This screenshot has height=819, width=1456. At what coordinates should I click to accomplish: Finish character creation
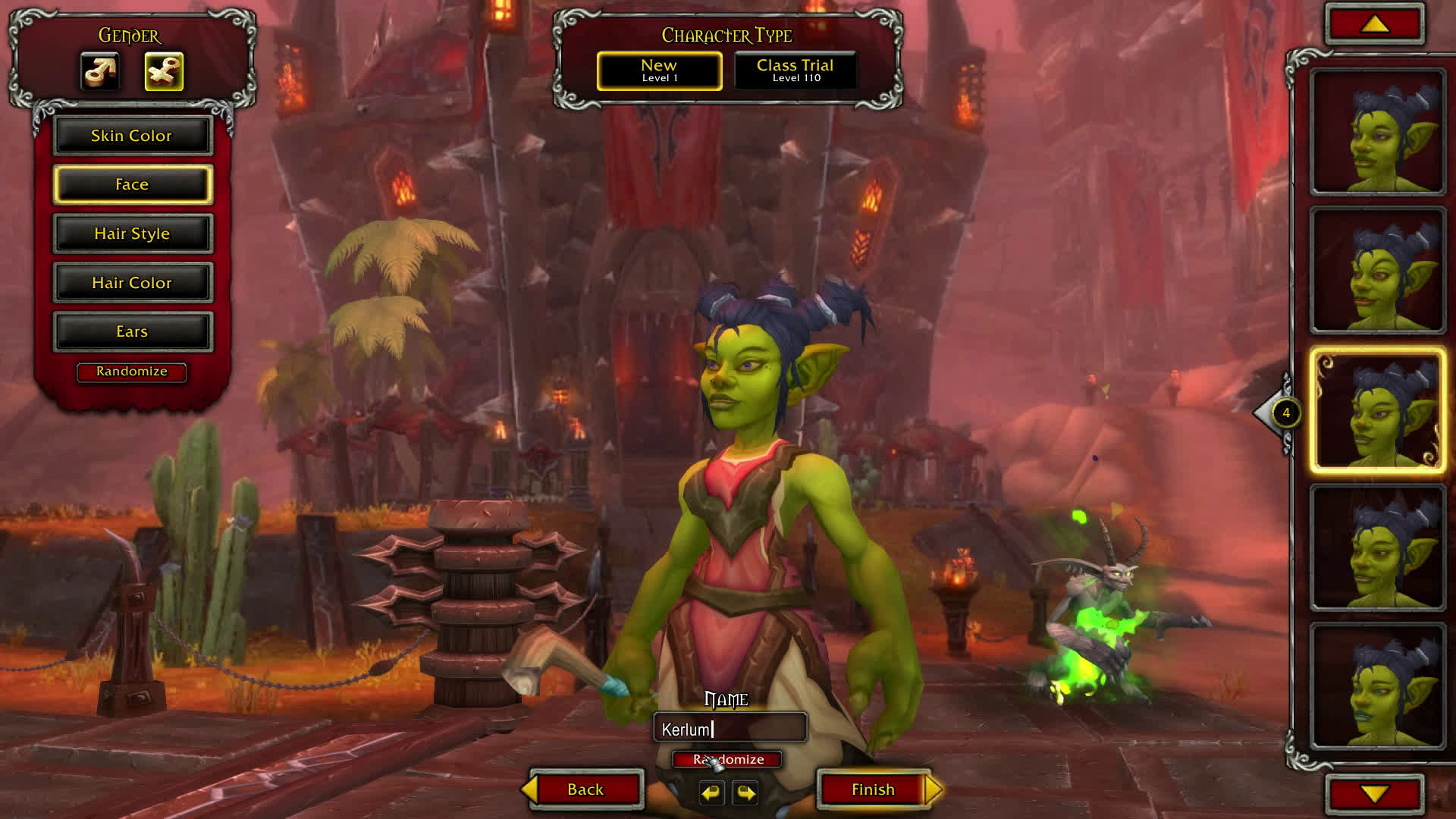tap(874, 789)
